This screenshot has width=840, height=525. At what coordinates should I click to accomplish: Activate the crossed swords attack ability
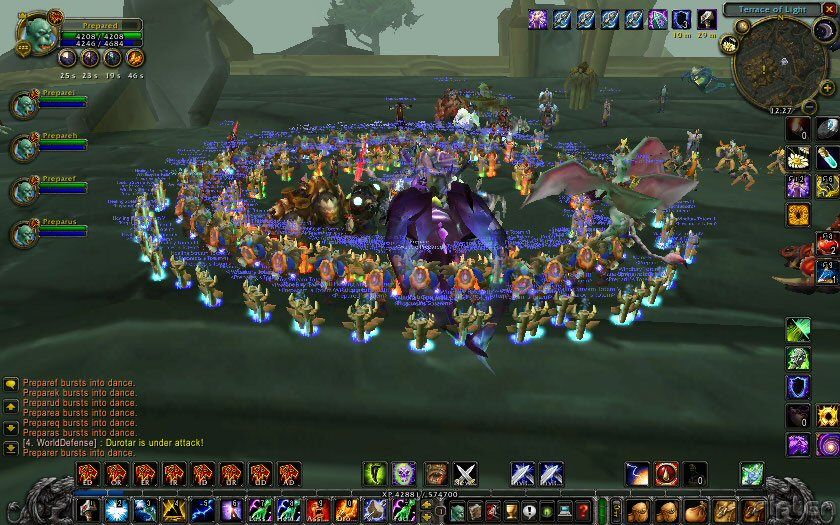(465, 472)
